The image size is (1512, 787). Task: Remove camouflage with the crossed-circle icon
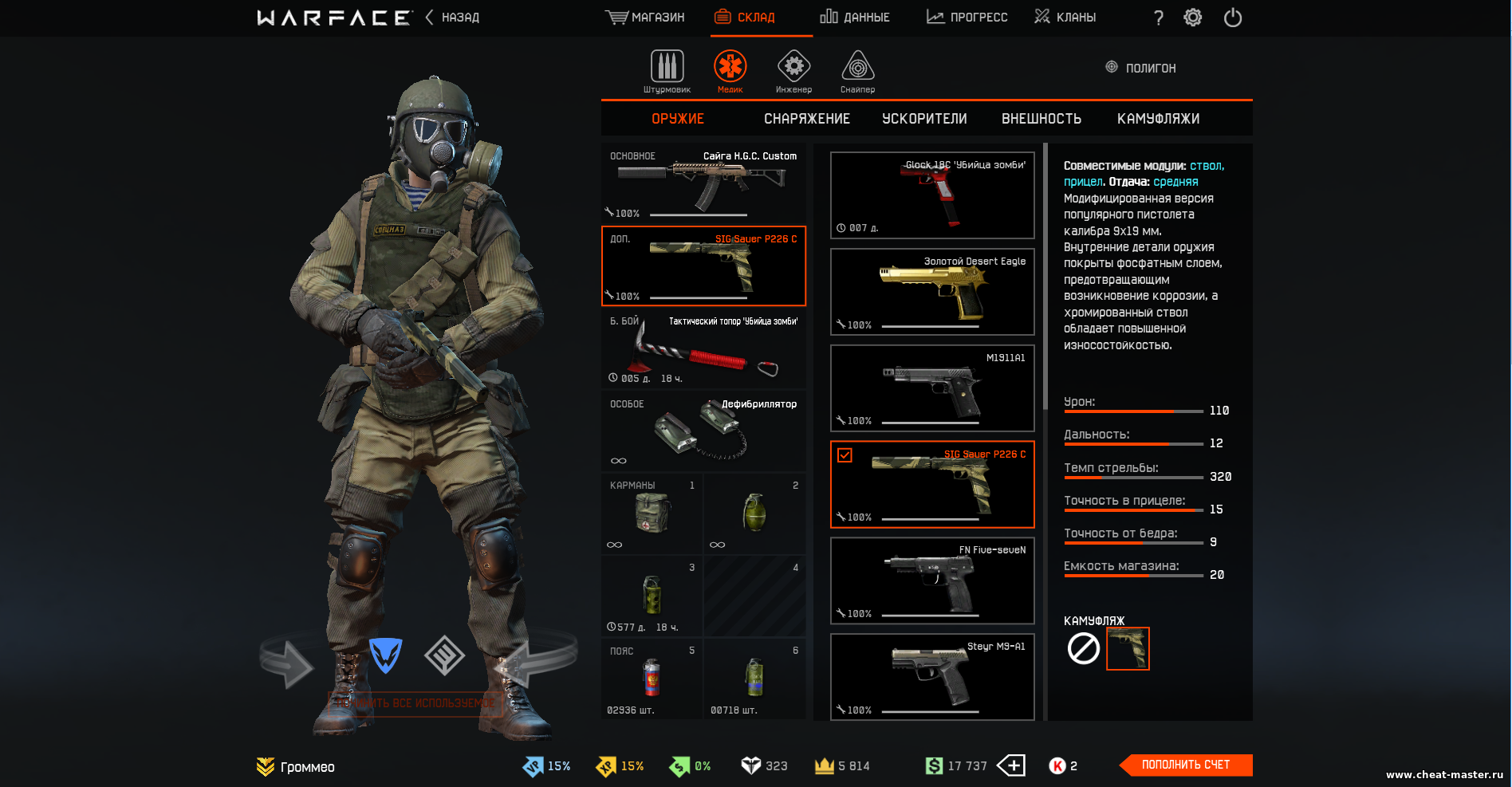pos(1084,648)
